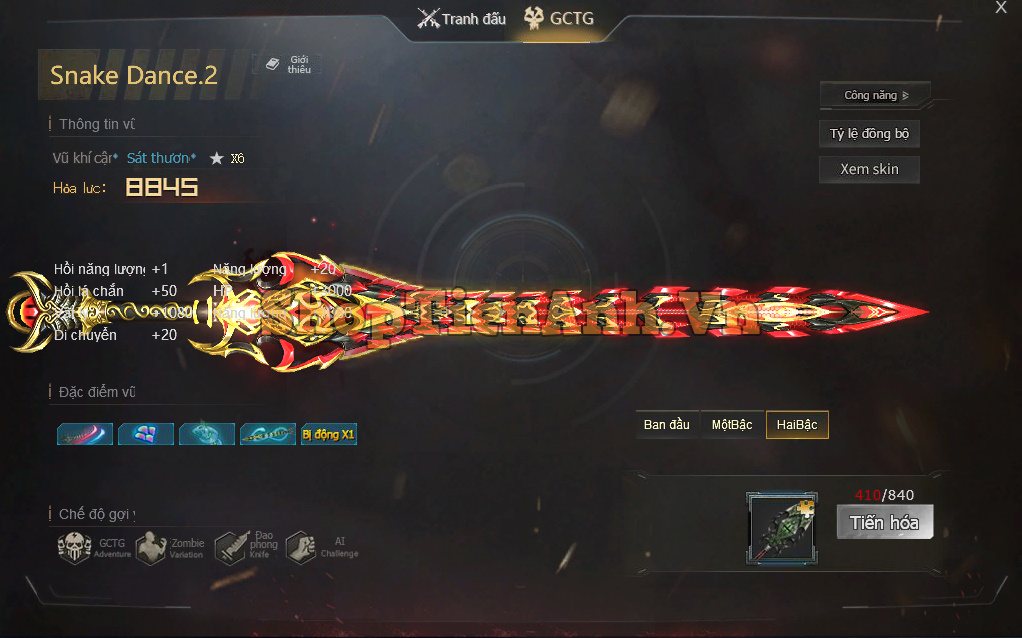This screenshot has width=1022, height=638.
Task: Open the Bị động X1 passive feature
Action: pyautogui.click(x=328, y=435)
